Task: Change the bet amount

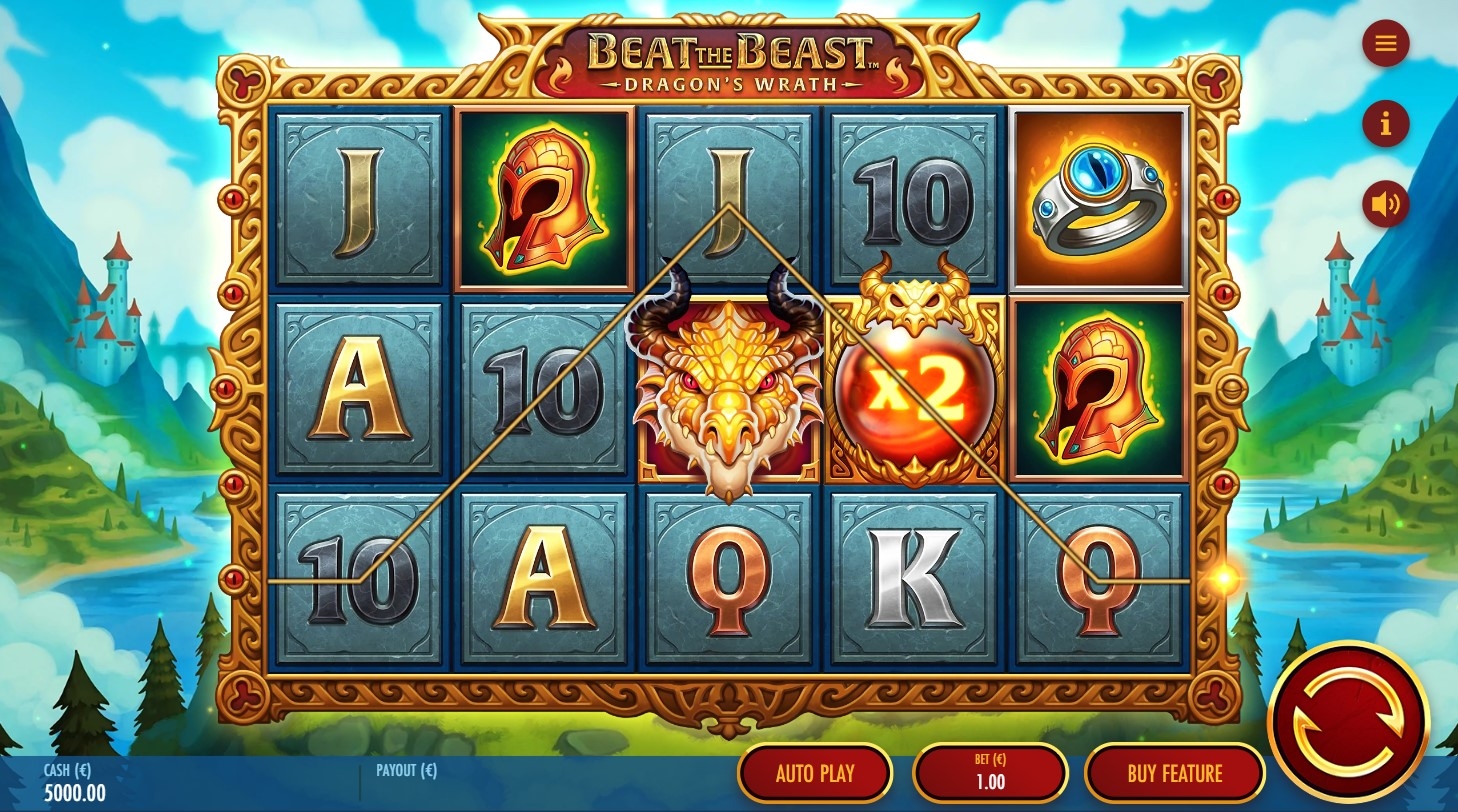Action: (990, 773)
